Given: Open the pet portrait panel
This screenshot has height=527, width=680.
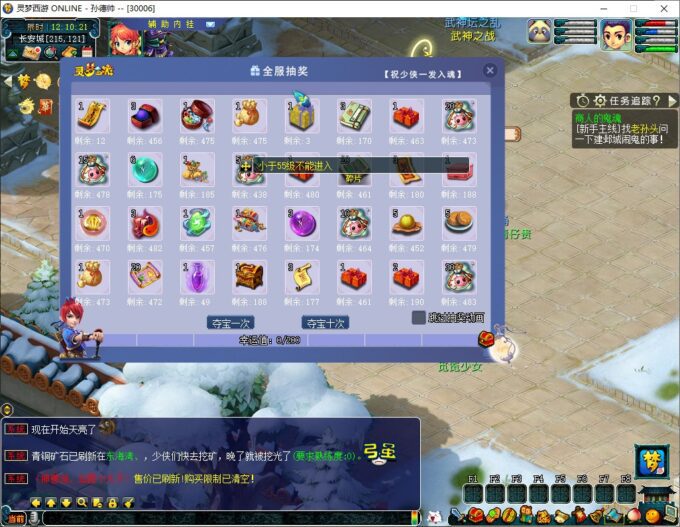Looking at the screenshot, I should click(x=540, y=33).
